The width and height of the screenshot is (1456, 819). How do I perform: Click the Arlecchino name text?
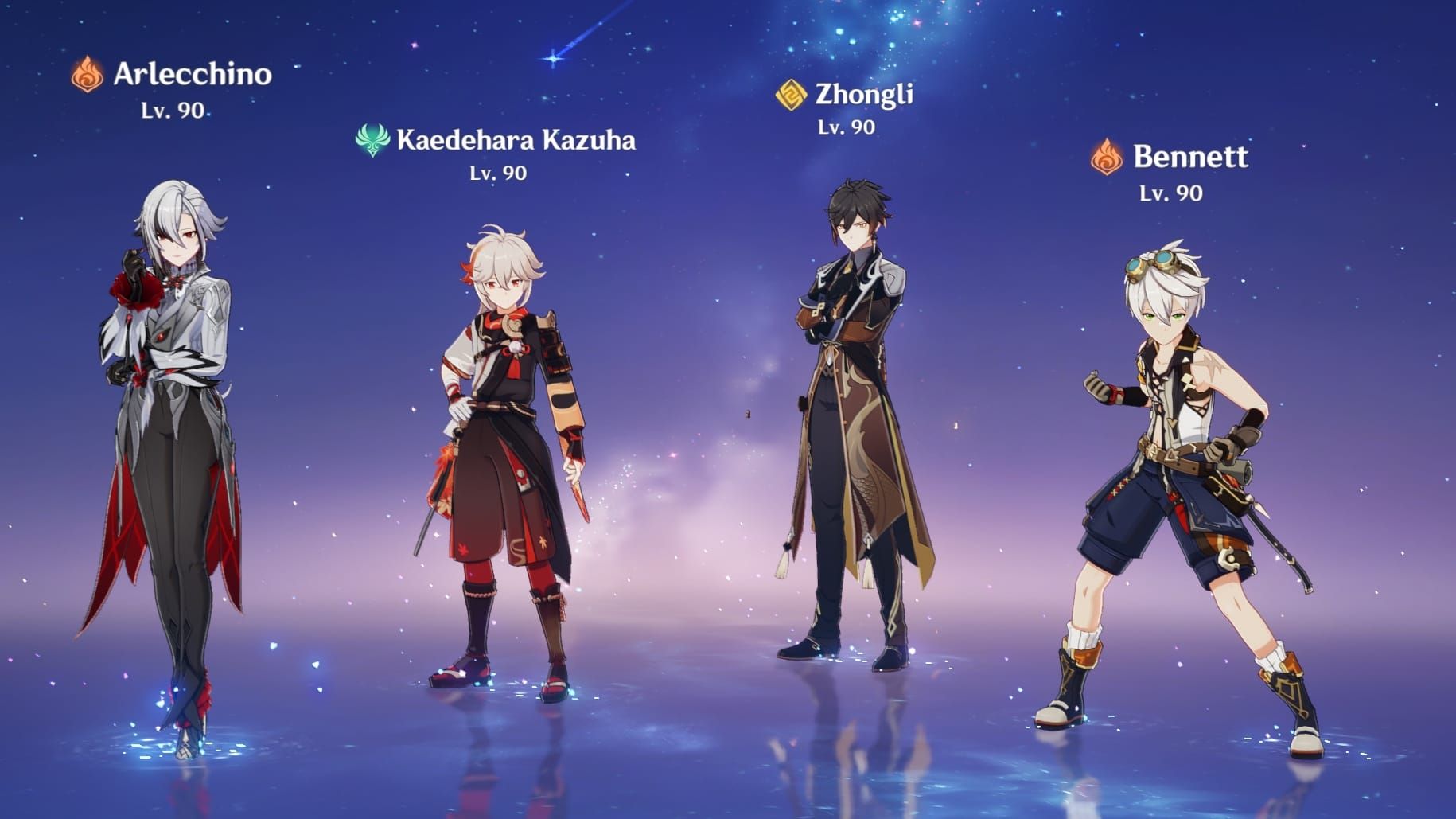point(191,74)
